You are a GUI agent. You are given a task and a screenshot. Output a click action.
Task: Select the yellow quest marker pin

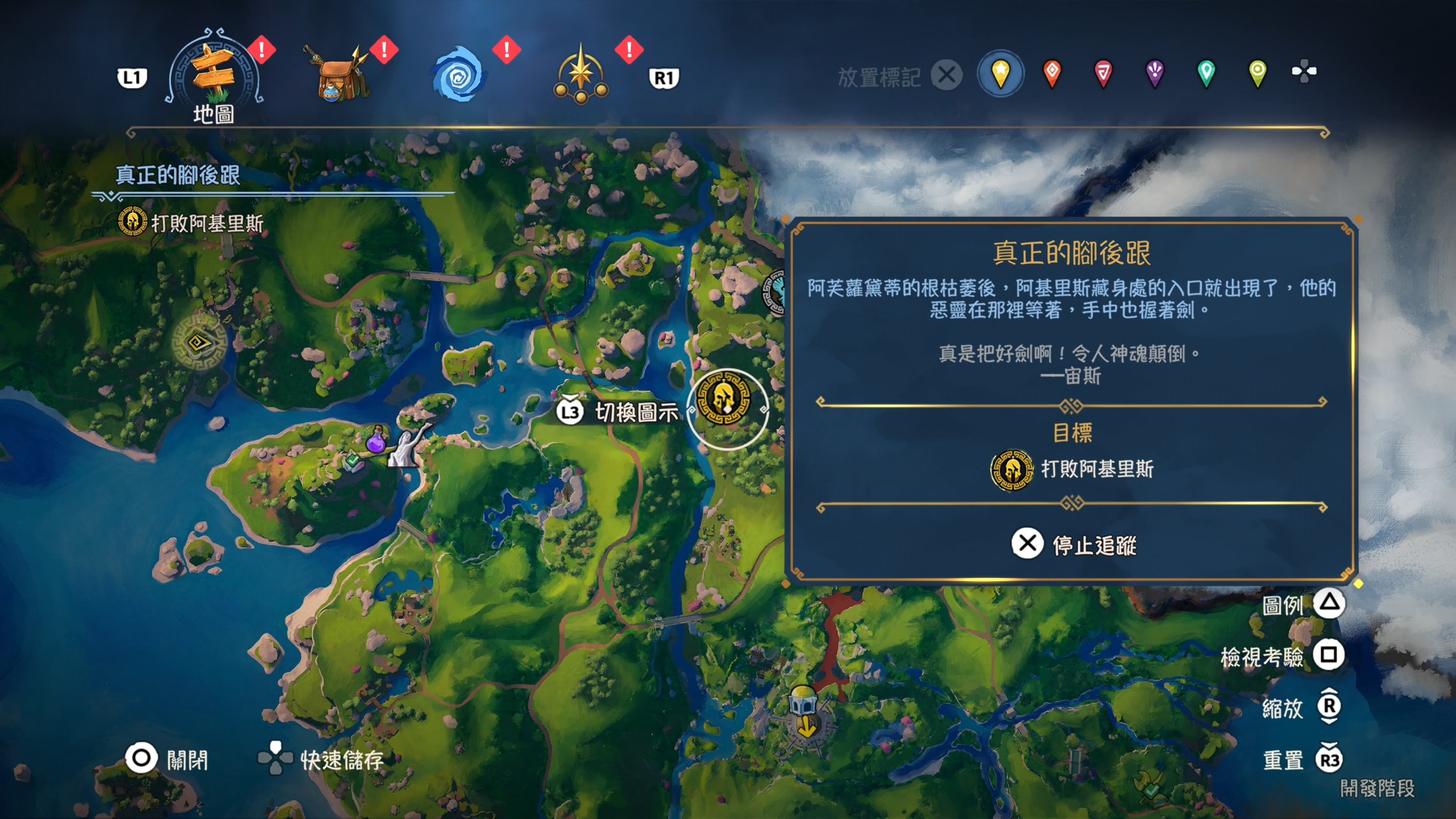click(x=1001, y=74)
